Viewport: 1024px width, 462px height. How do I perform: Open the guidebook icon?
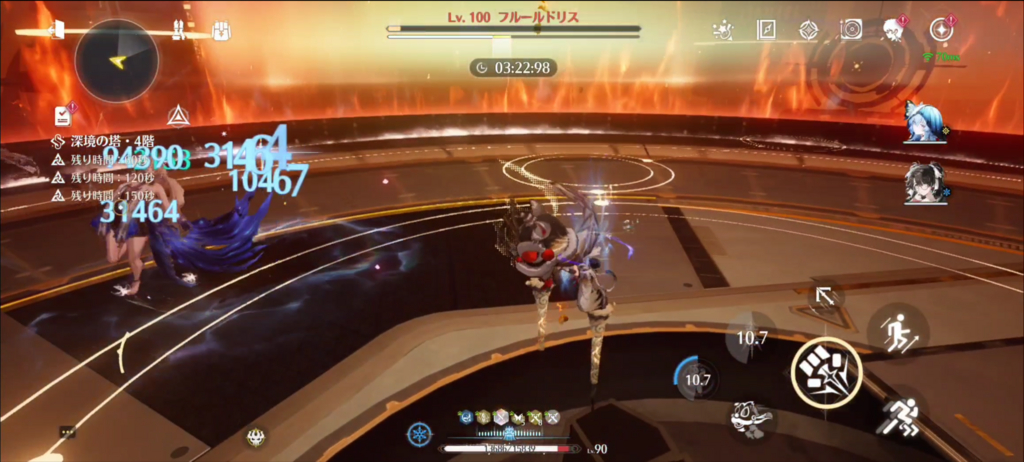point(766,30)
